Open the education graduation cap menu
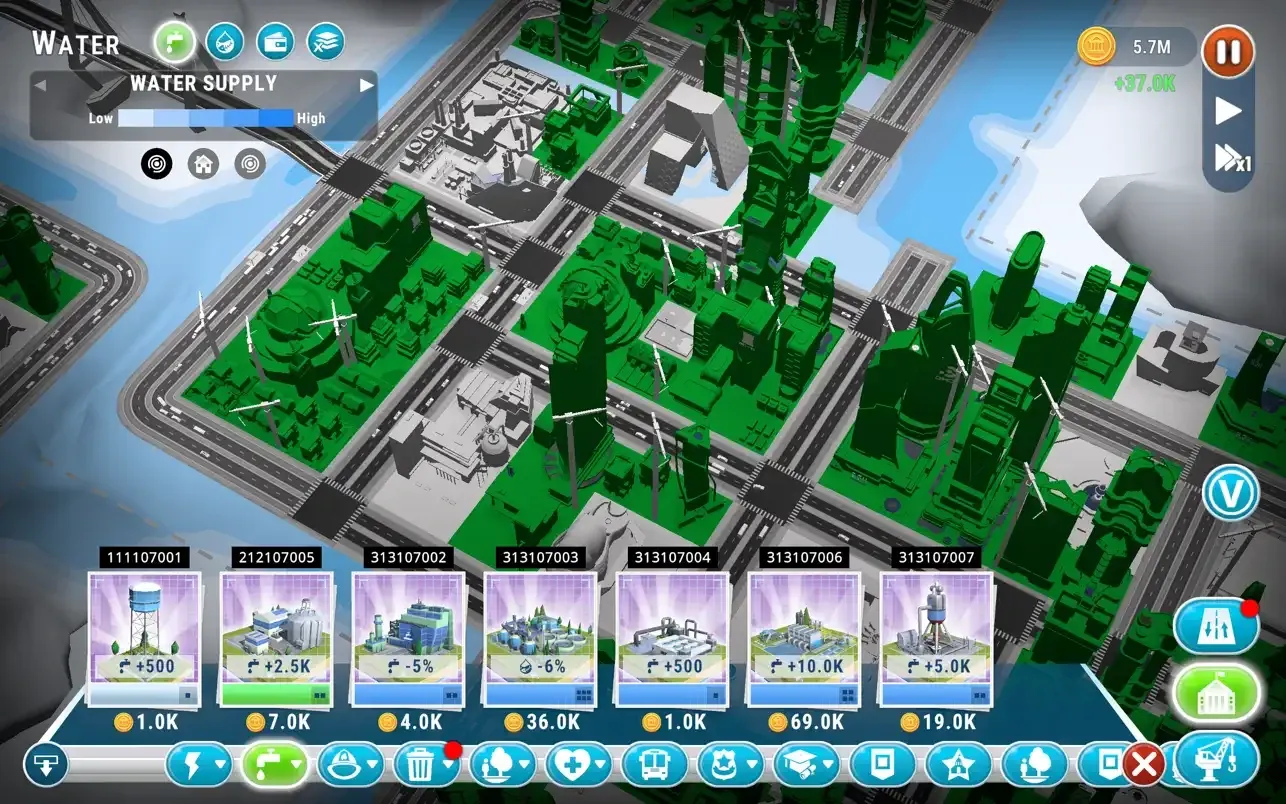 point(796,763)
